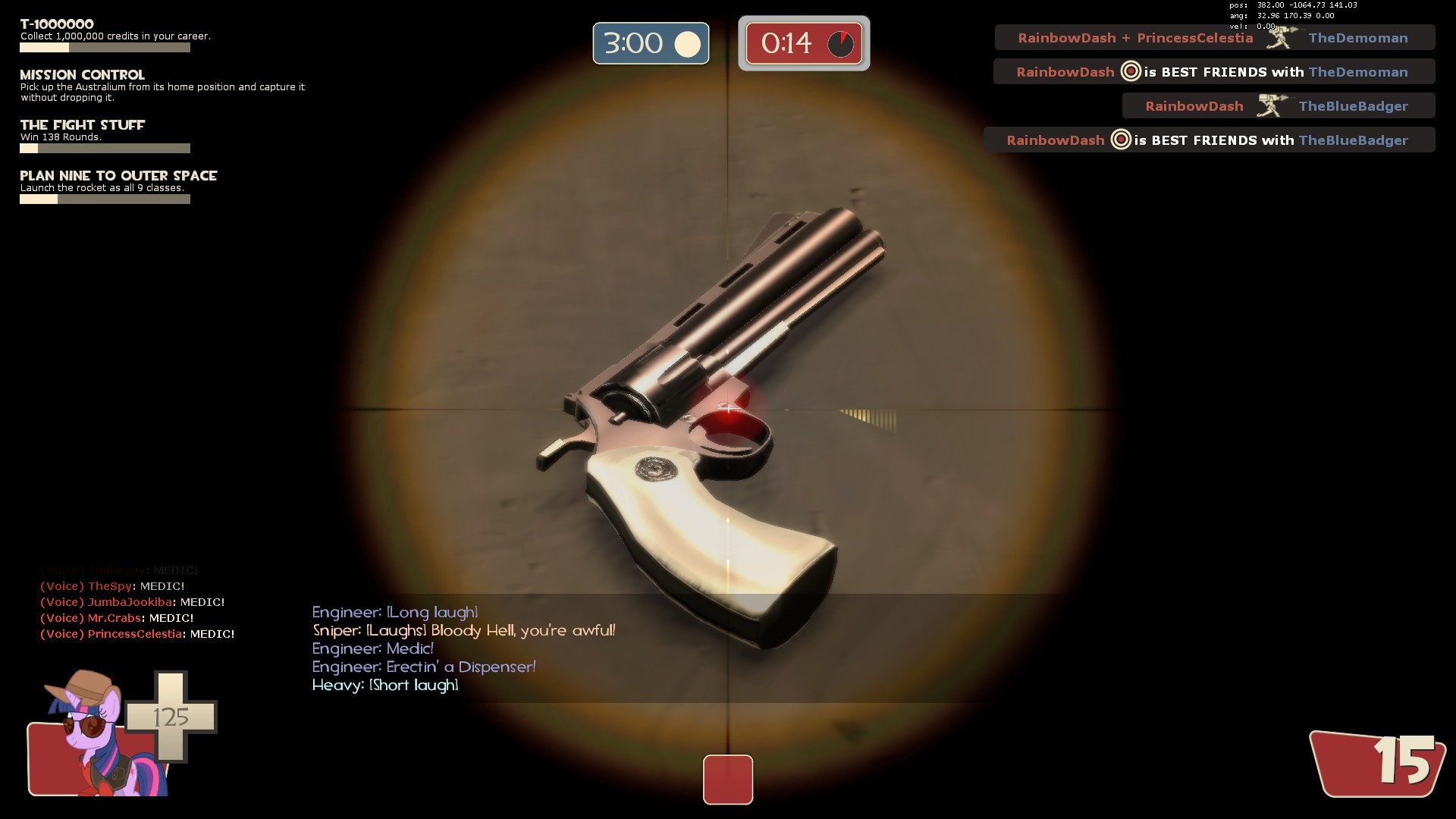Click the crosshair dot at the rifle scope center
Image resolution: width=1456 pixels, height=819 pixels.
coord(728,409)
